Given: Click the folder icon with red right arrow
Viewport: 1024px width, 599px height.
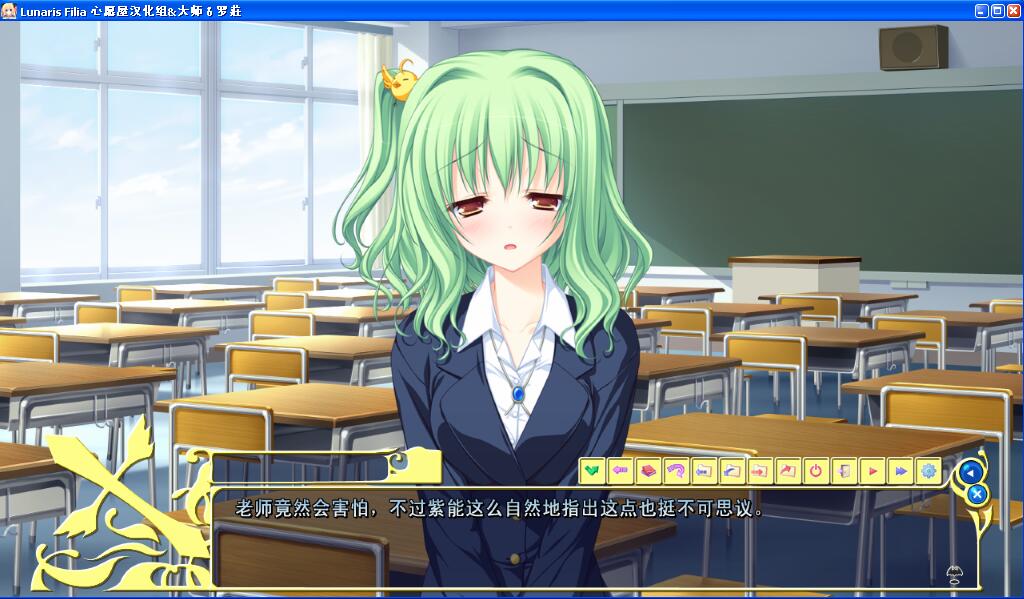Looking at the screenshot, I should pos(760,470).
